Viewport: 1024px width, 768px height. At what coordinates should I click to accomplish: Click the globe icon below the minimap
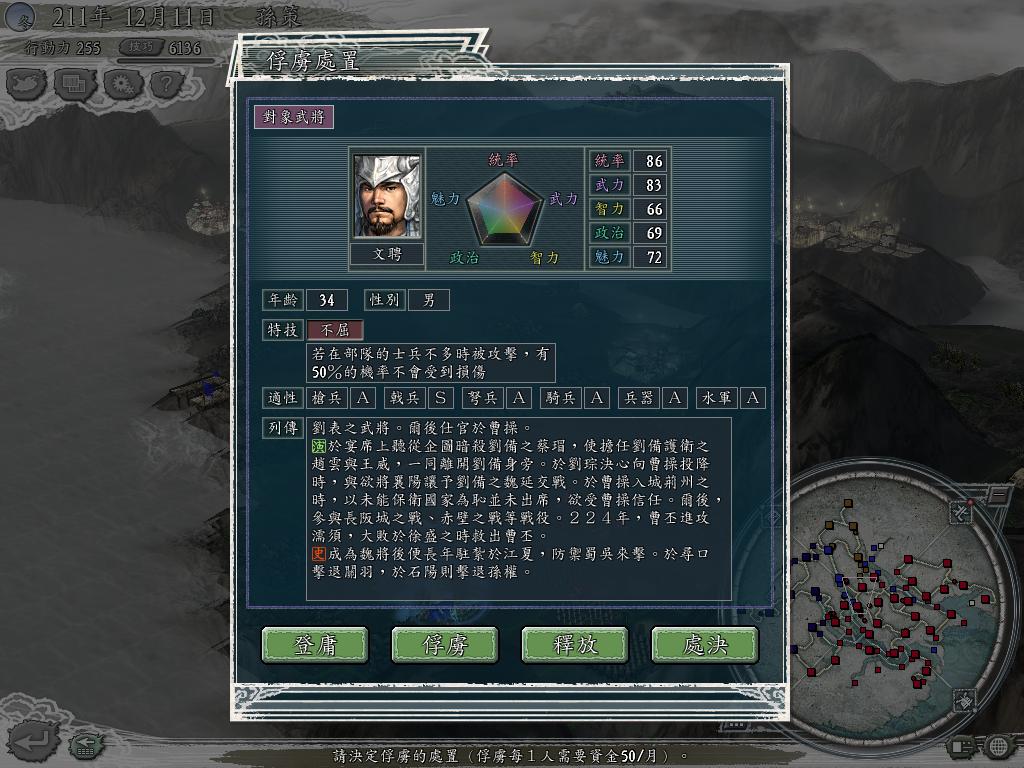[x=998, y=746]
